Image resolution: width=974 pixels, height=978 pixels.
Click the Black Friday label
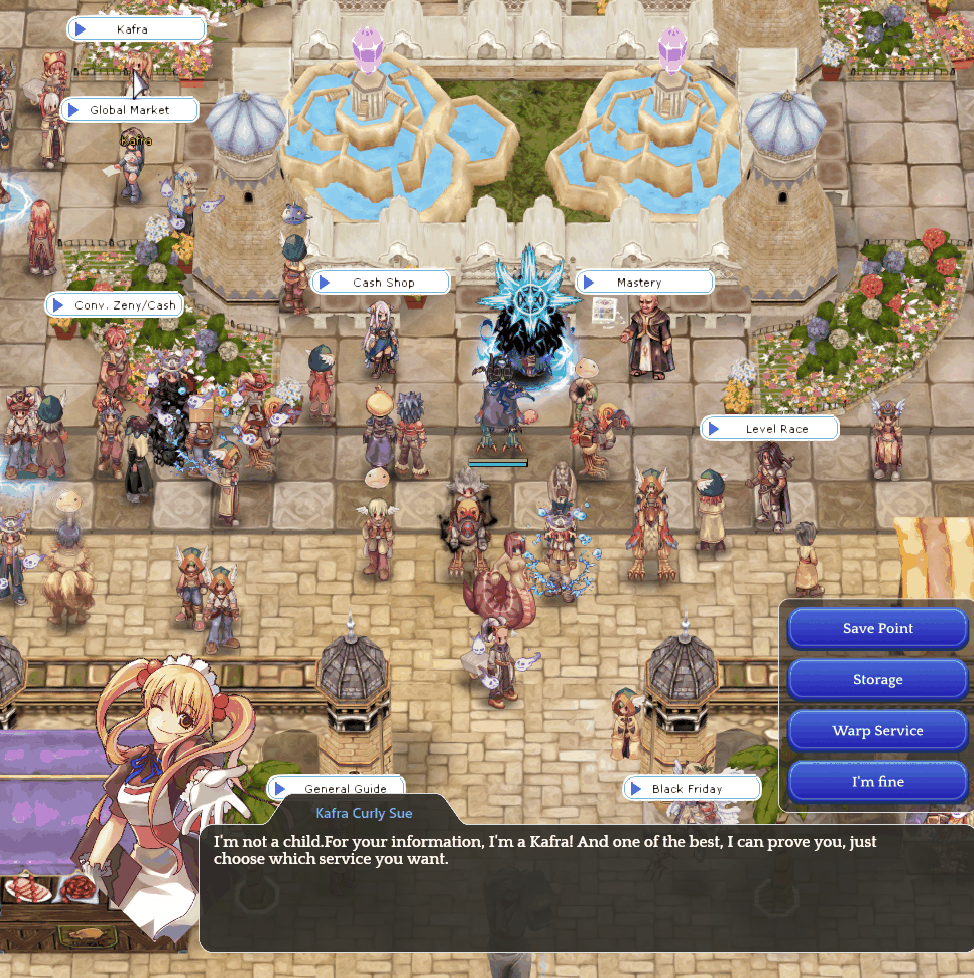point(687,789)
